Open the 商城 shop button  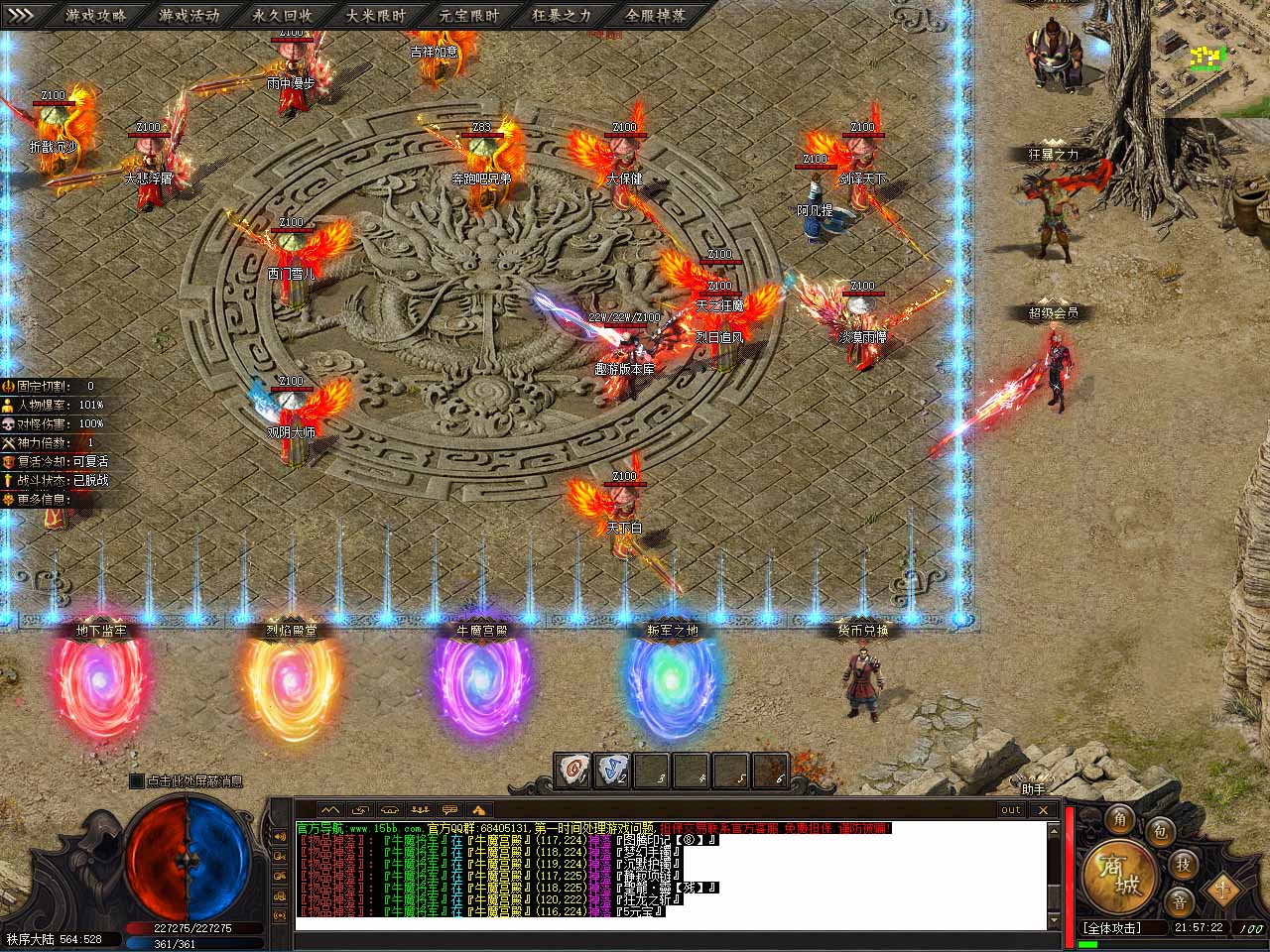coord(1118,877)
